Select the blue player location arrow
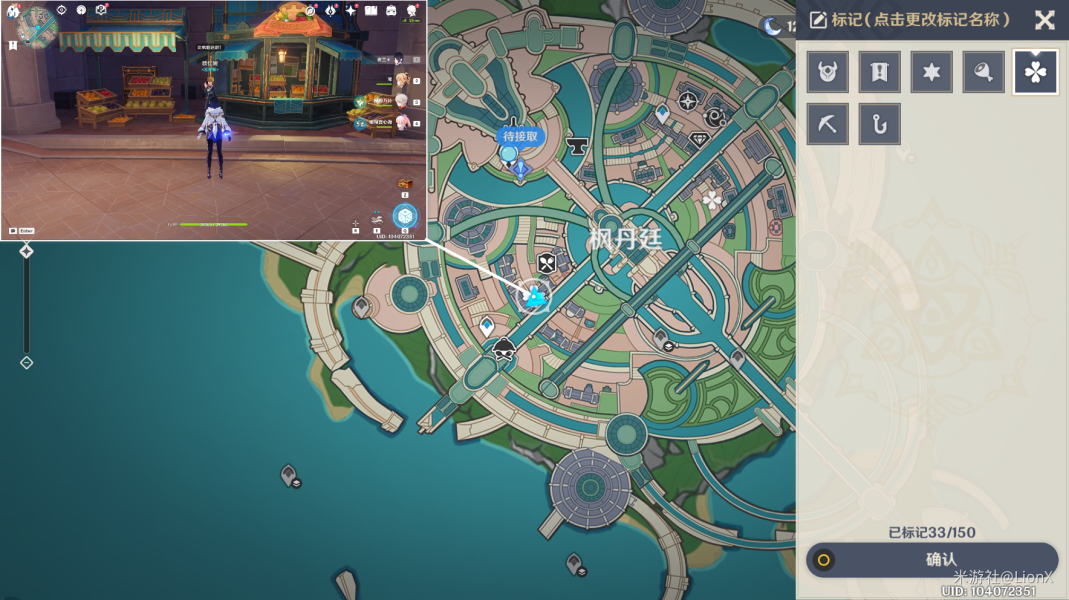Image resolution: width=1069 pixels, height=600 pixels. point(536,296)
